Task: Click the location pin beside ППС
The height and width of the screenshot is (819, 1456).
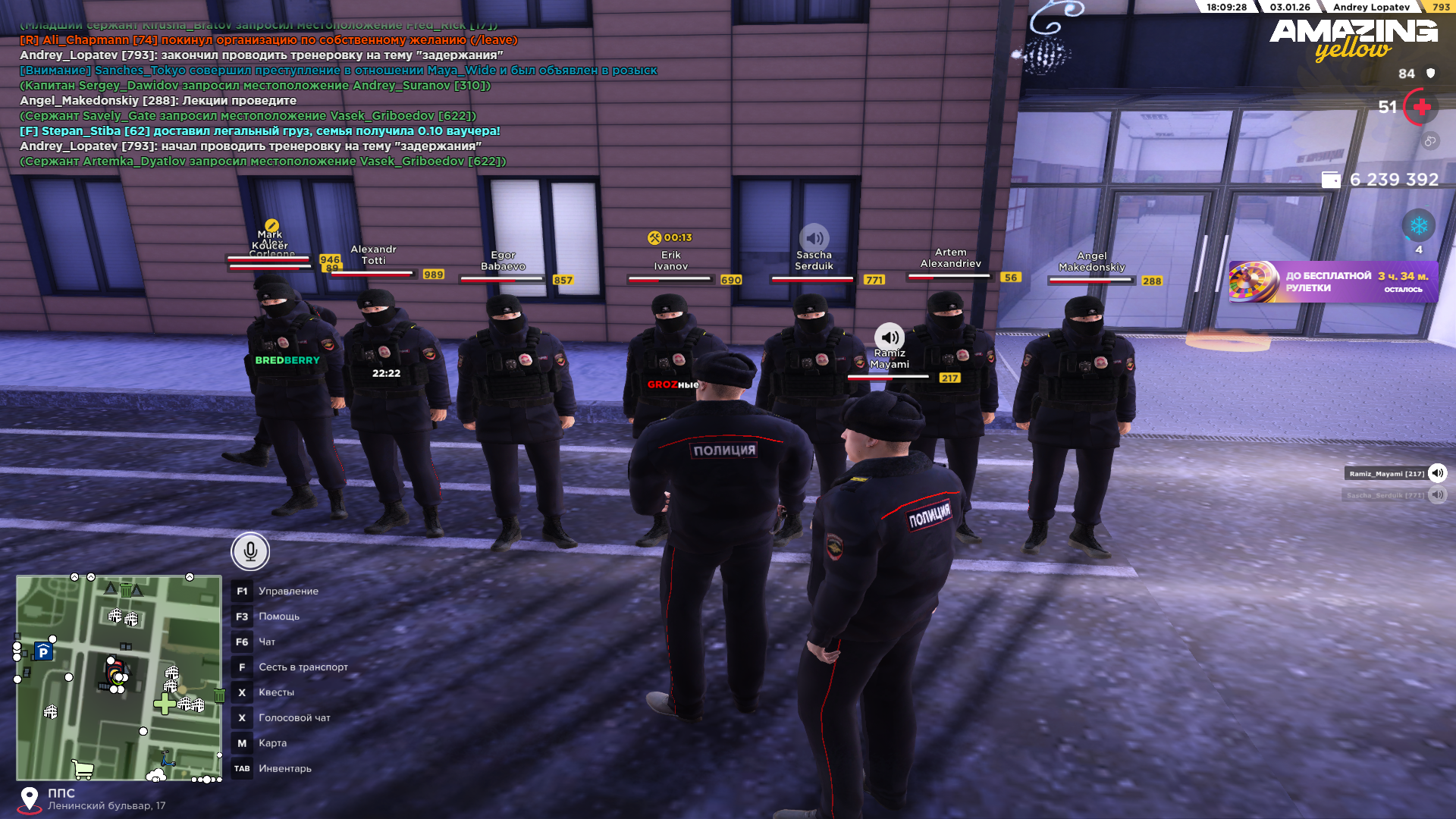Action: 30,799
